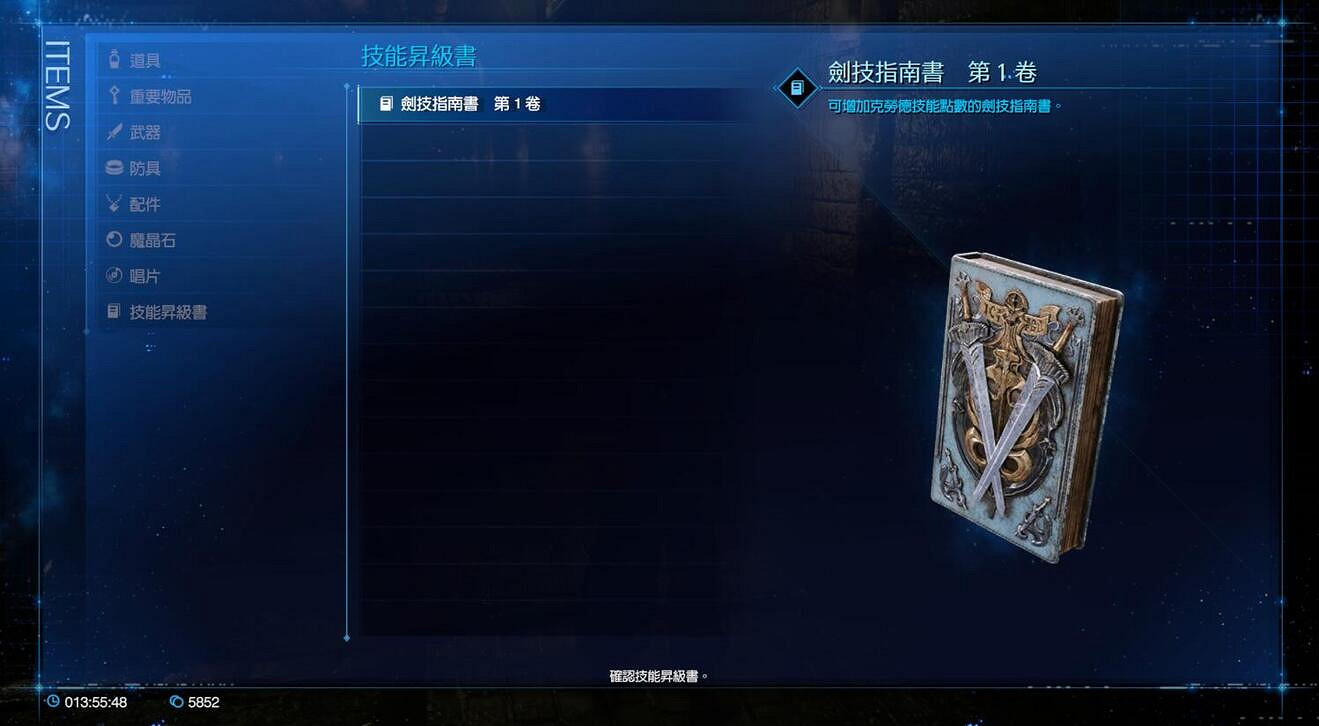Image resolution: width=1319 pixels, height=726 pixels.
Task: Click the 技能昇級書 page heading
Action: (x=420, y=59)
